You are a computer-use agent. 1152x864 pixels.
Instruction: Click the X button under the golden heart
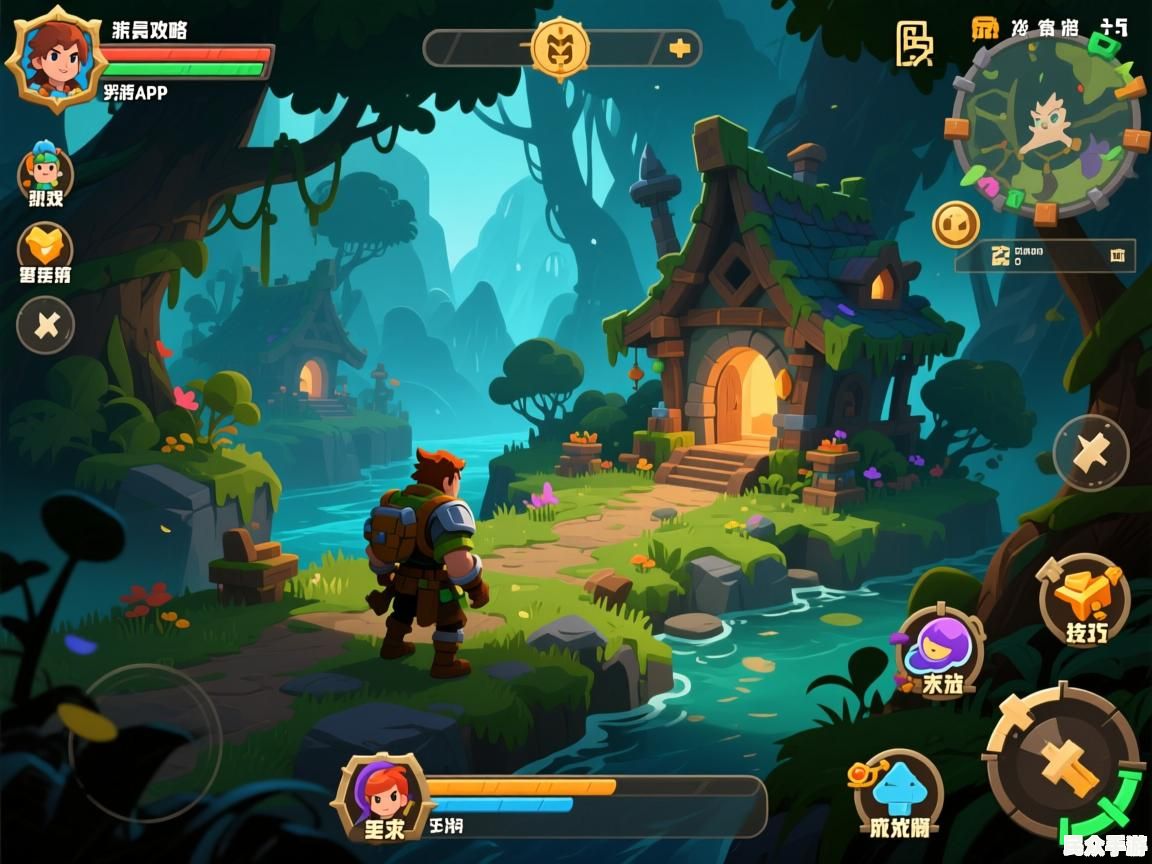point(46,325)
